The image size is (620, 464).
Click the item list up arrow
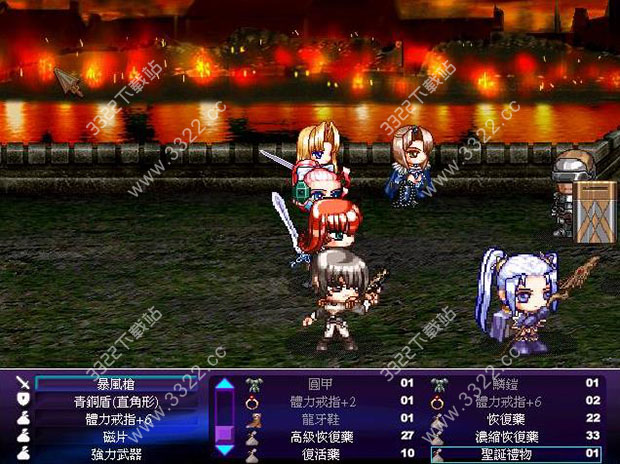click(225, 383)
